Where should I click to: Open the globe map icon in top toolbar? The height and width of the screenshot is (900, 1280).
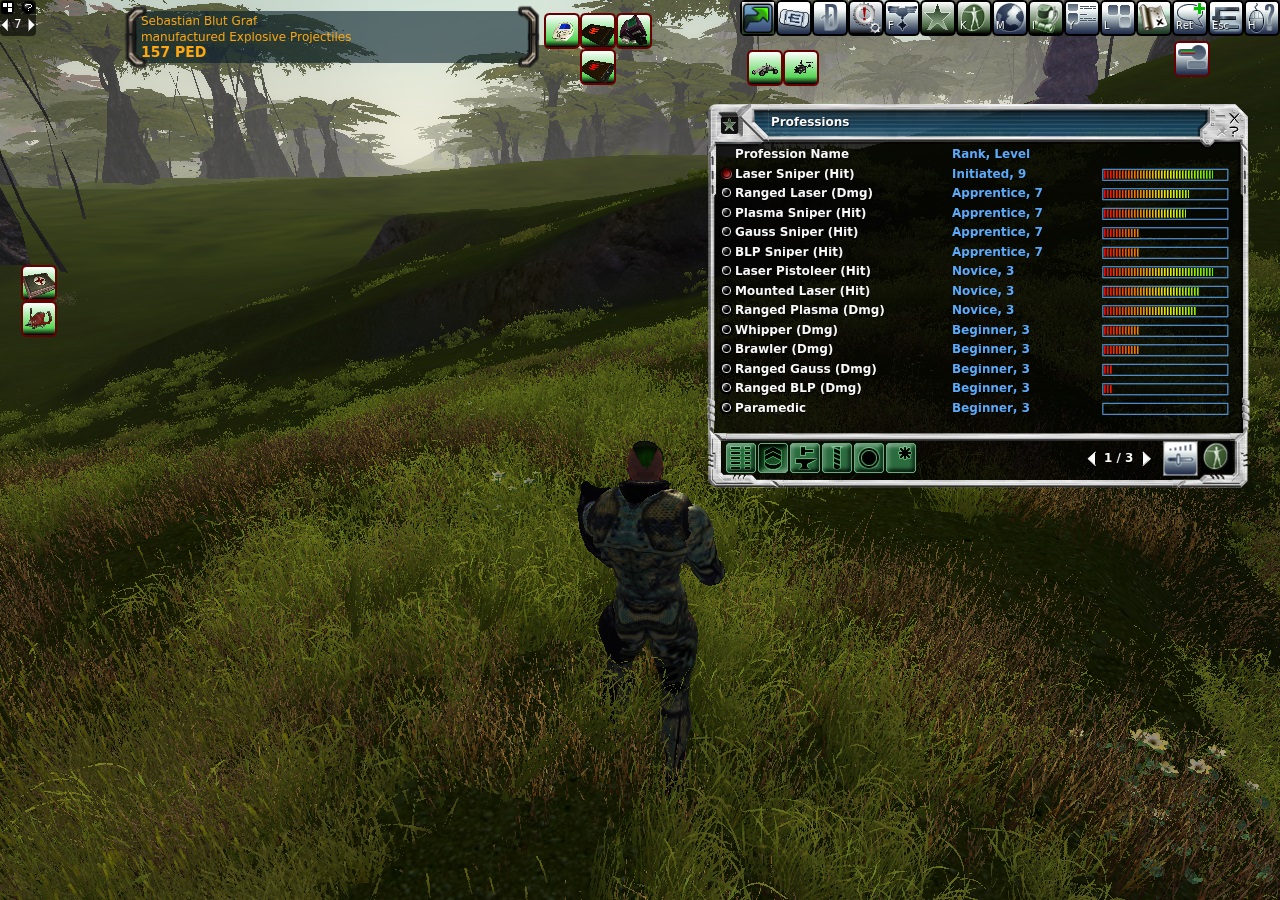1010,17
